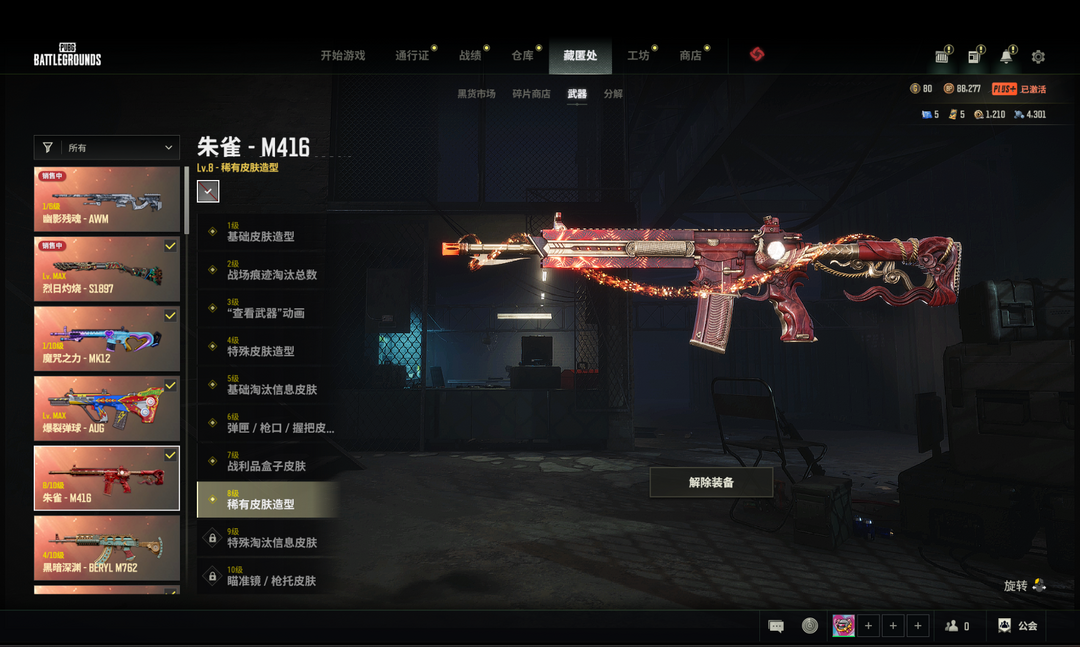Go to the 工坊 workshop tab
1080x647 pixels.
point(638,56)
